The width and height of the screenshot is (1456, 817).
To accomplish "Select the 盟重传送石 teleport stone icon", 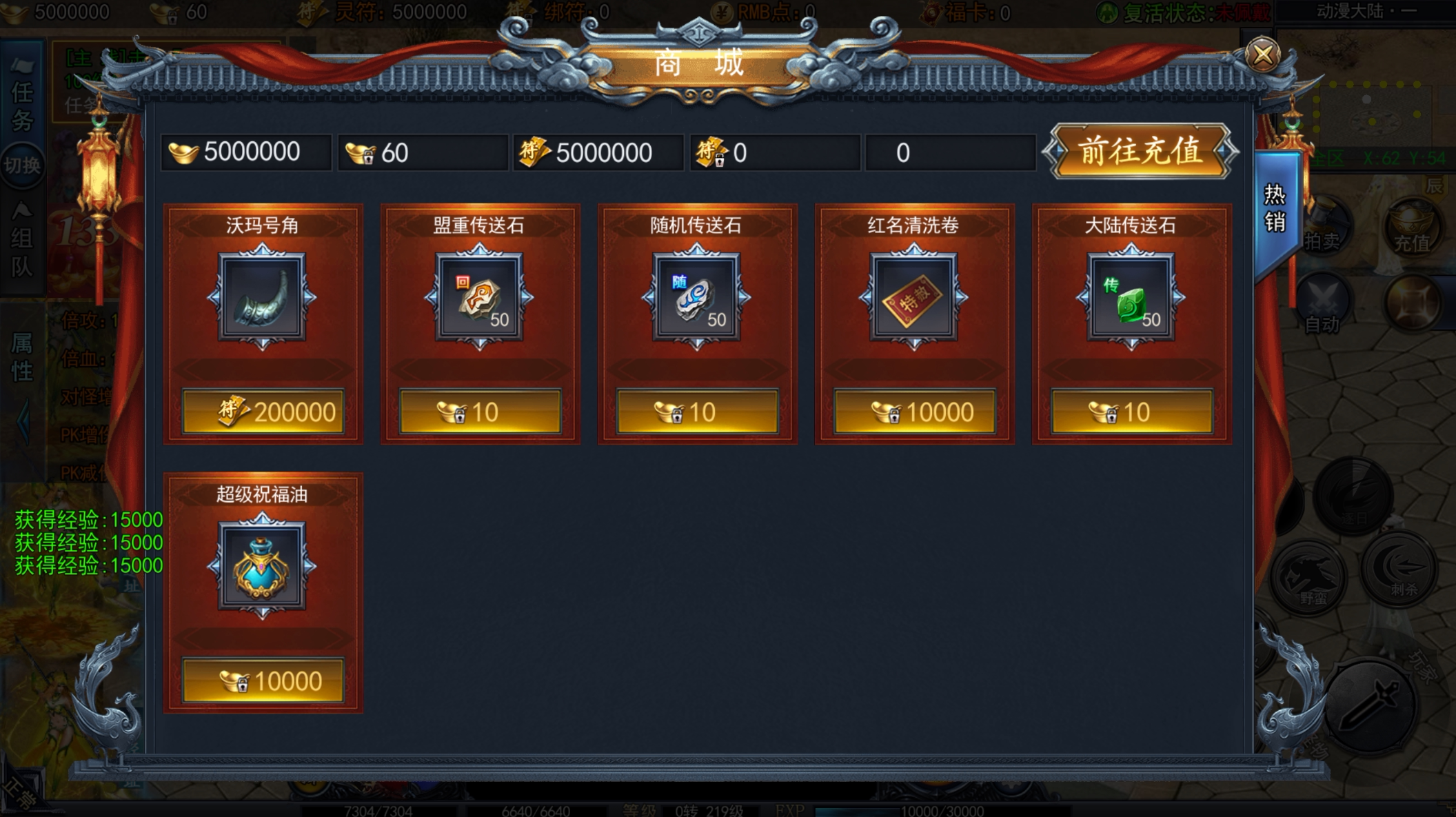I will (480, 297).
